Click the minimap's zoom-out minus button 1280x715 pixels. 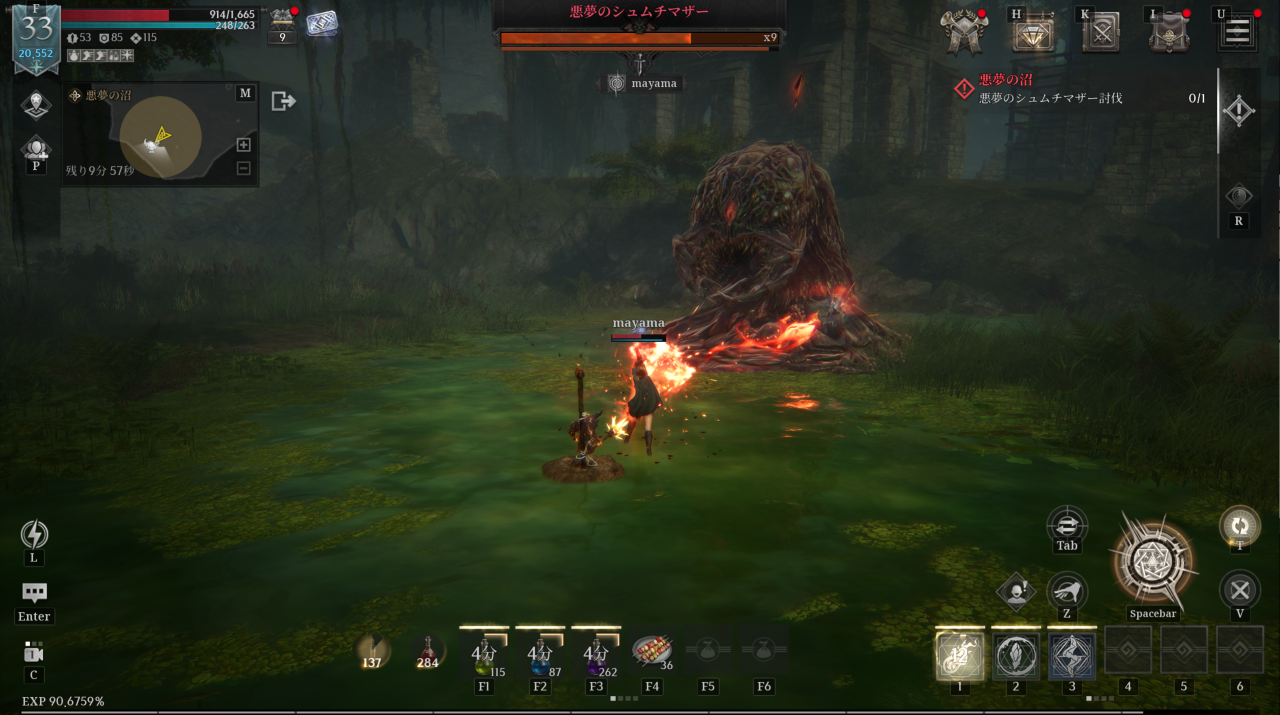pos(243,168)
